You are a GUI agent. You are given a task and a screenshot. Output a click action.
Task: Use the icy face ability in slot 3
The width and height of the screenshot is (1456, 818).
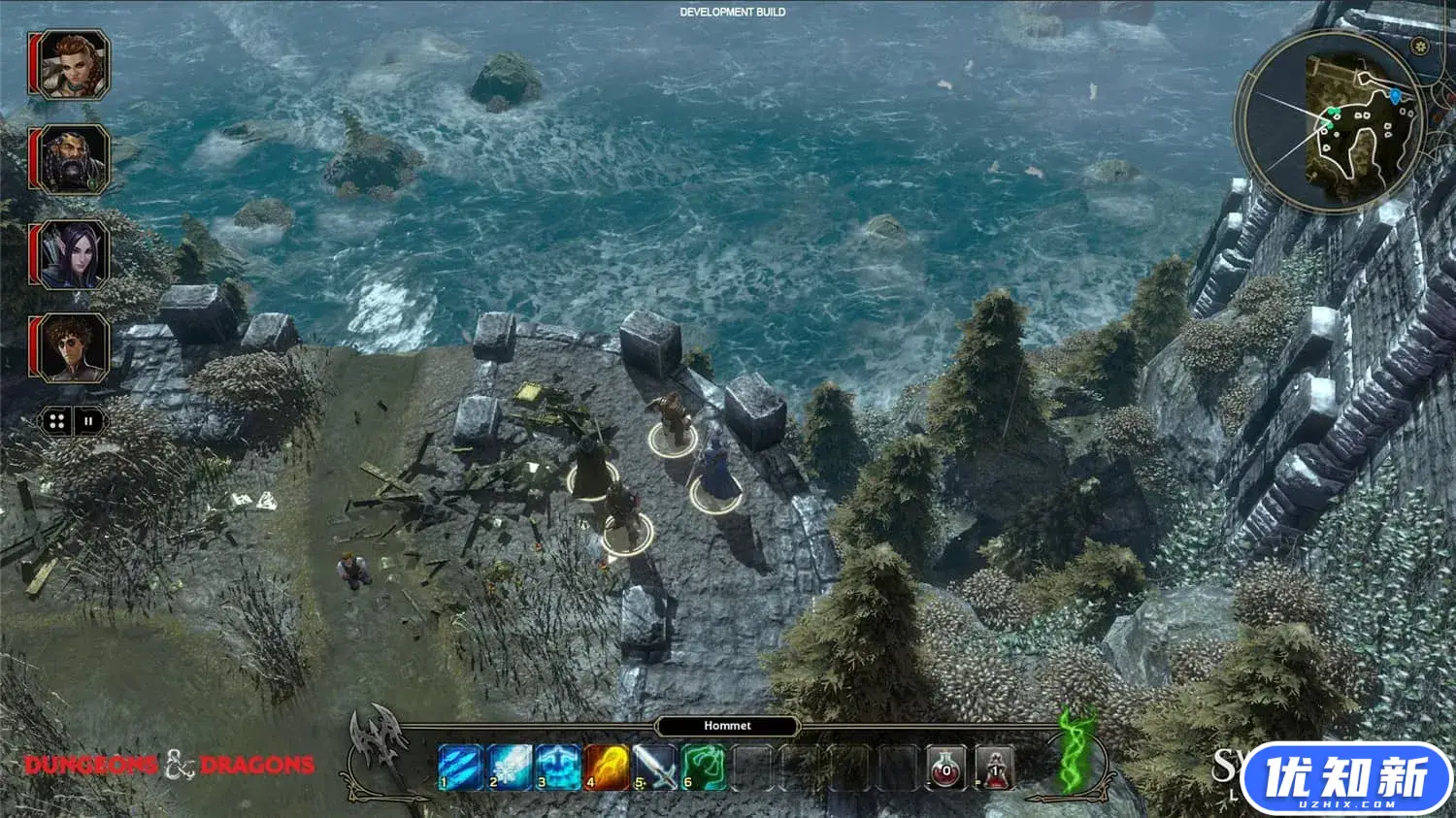[557, 768]
